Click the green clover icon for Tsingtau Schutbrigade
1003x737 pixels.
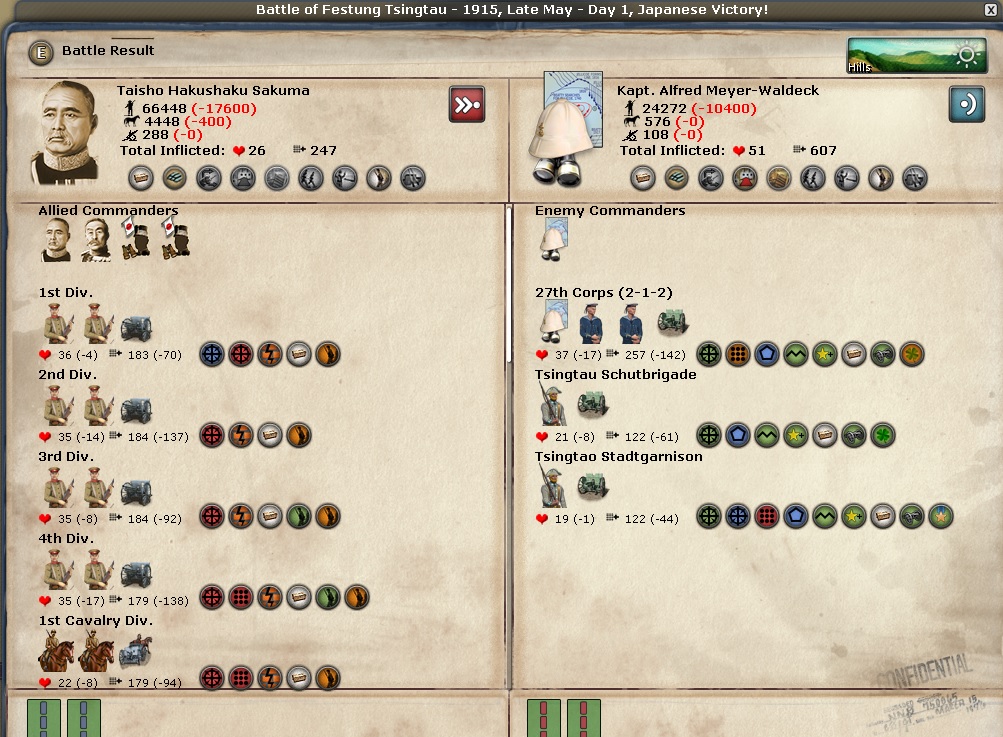click(882, 435)
